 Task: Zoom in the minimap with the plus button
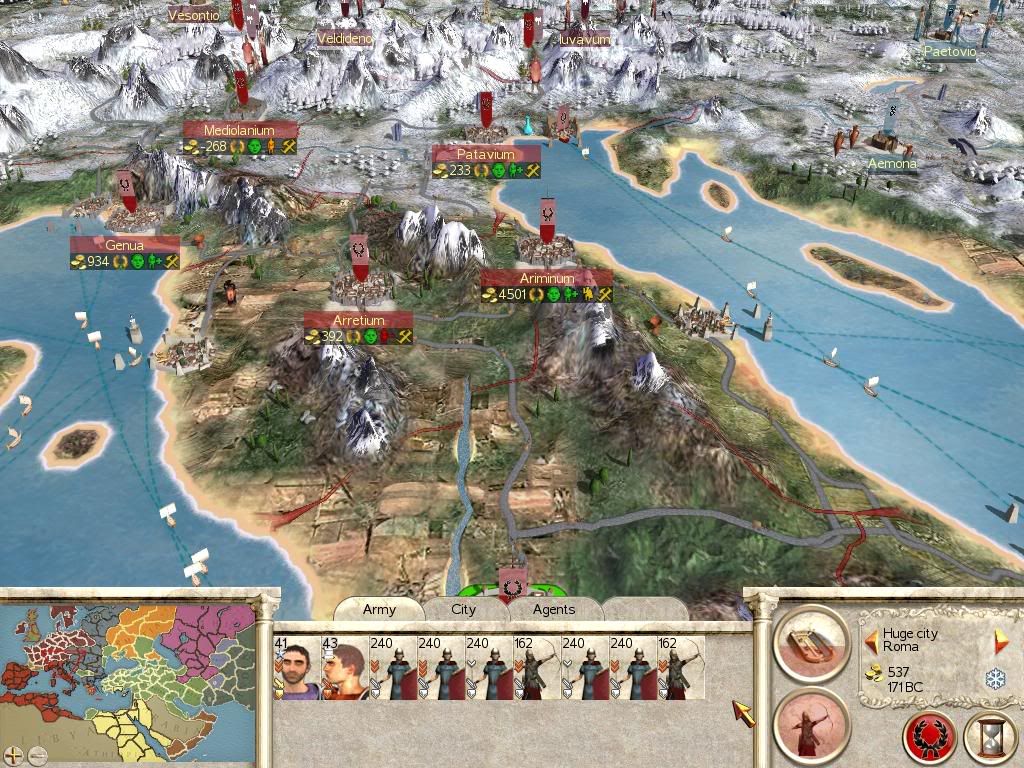coord(12,755)
